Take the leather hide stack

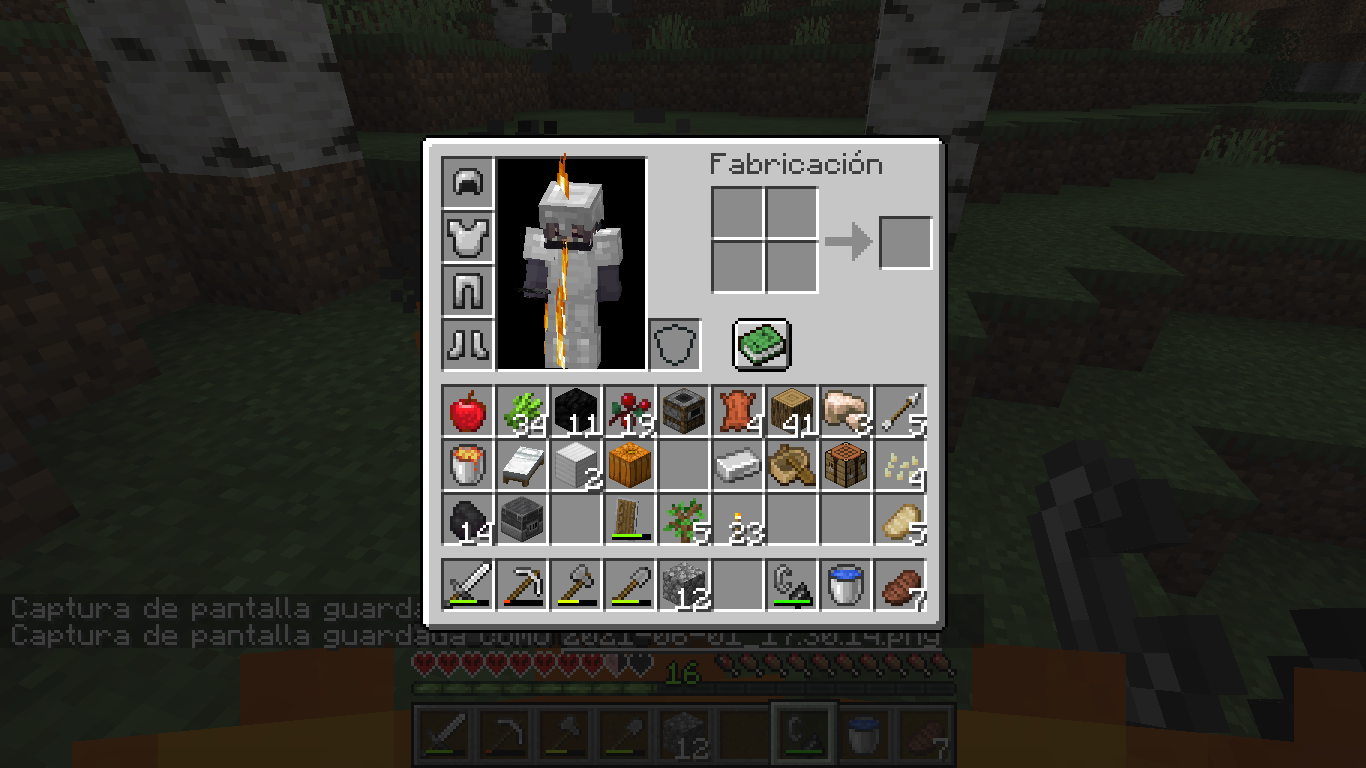[x=737, y=412]
